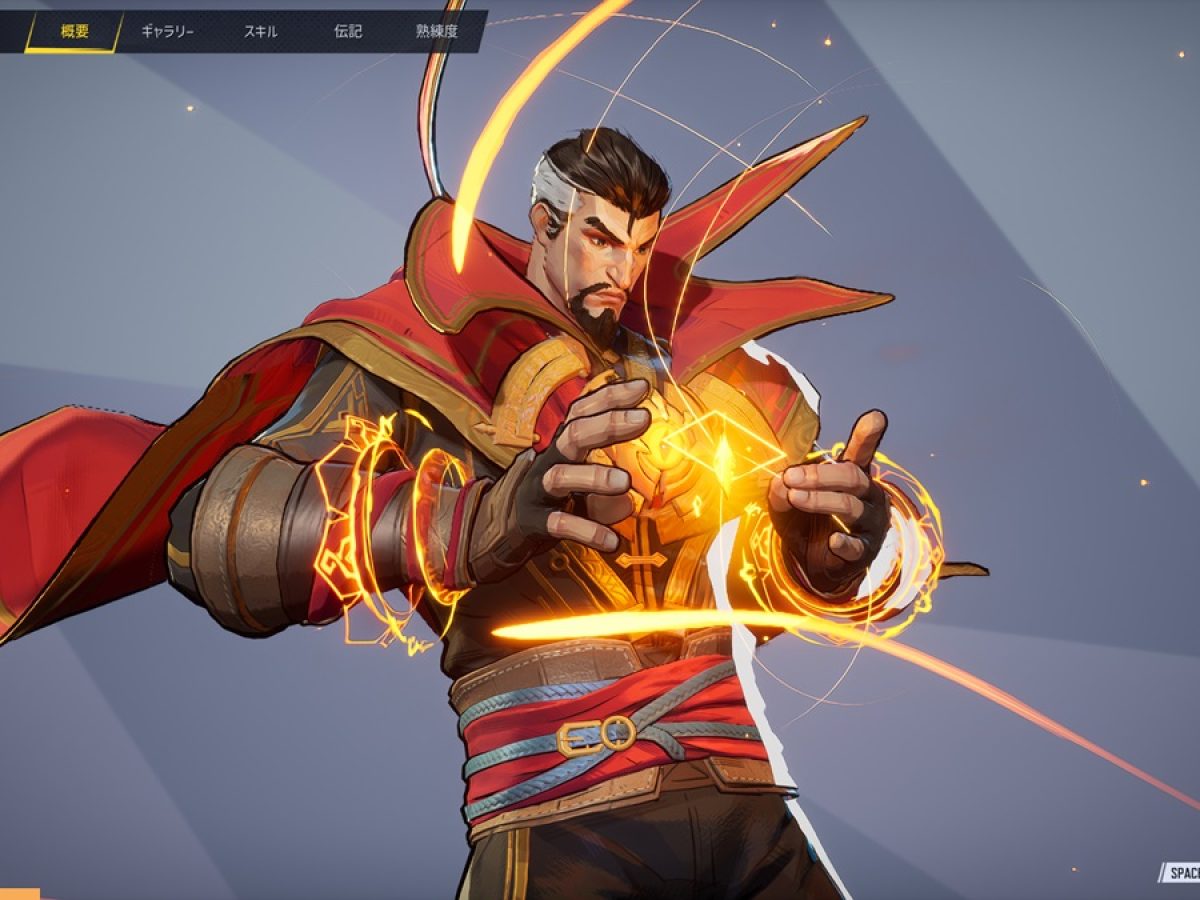This screenshot has width=1200, height=900.
Task: Open the 熟練度 proficiency tab
Action: click(437, 31)
